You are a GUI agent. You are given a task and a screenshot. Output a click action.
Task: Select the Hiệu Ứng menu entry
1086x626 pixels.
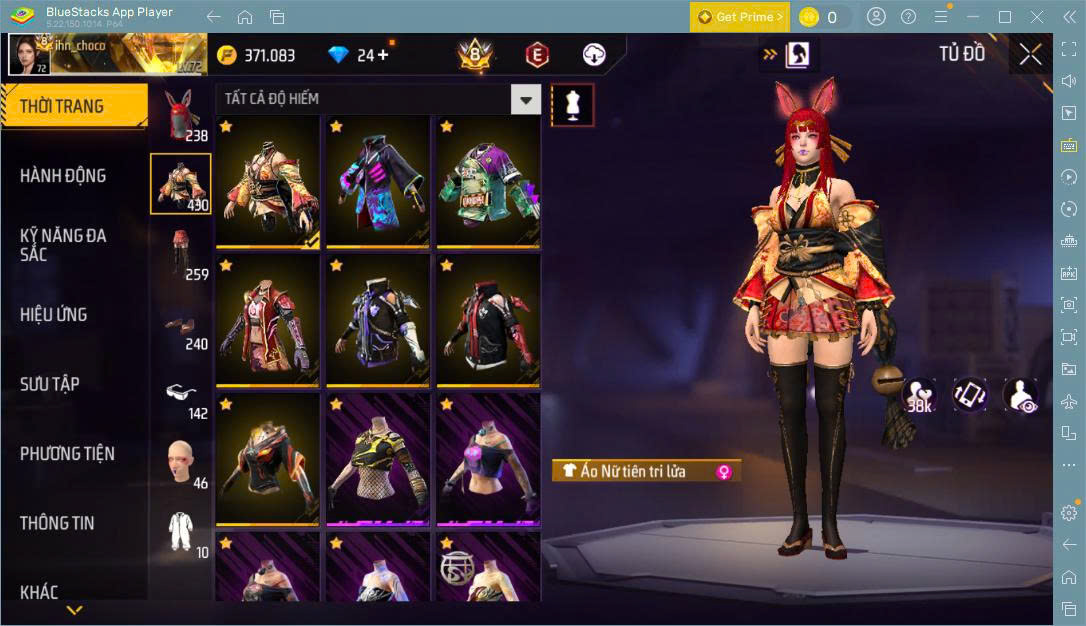point(53,315)
